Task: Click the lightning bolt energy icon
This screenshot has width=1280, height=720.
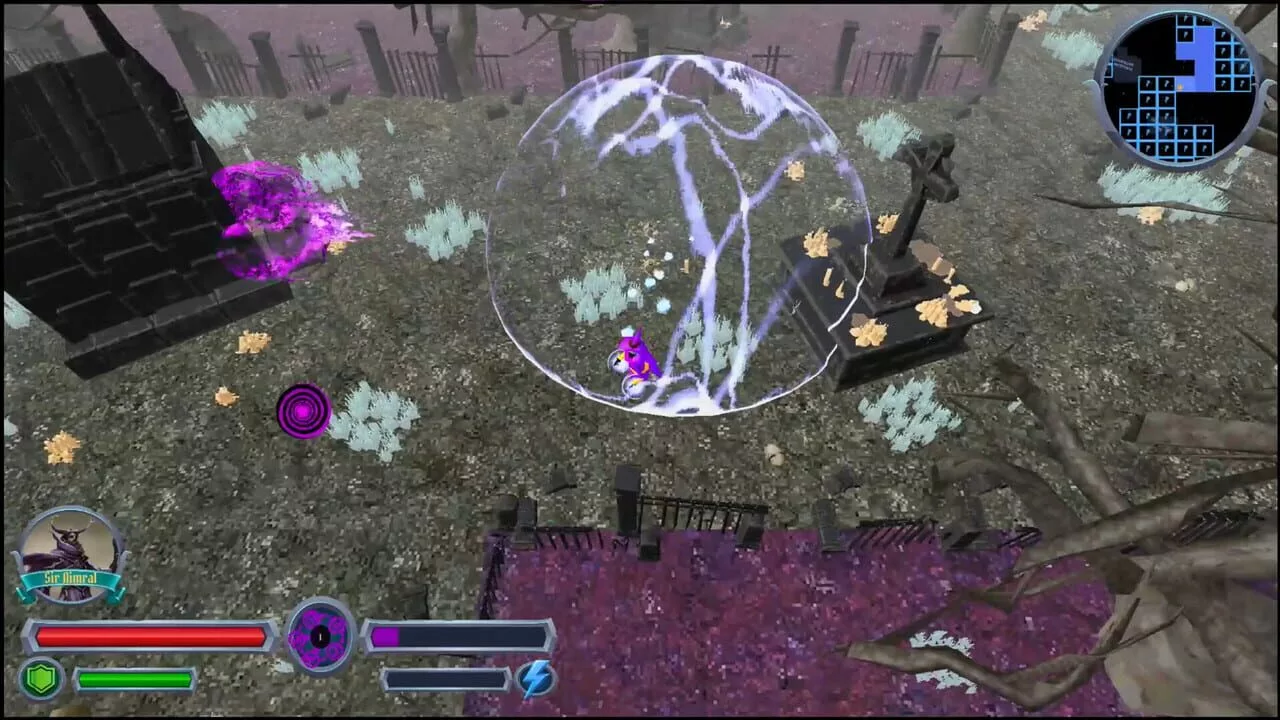Action: click(x=536, y=677)
